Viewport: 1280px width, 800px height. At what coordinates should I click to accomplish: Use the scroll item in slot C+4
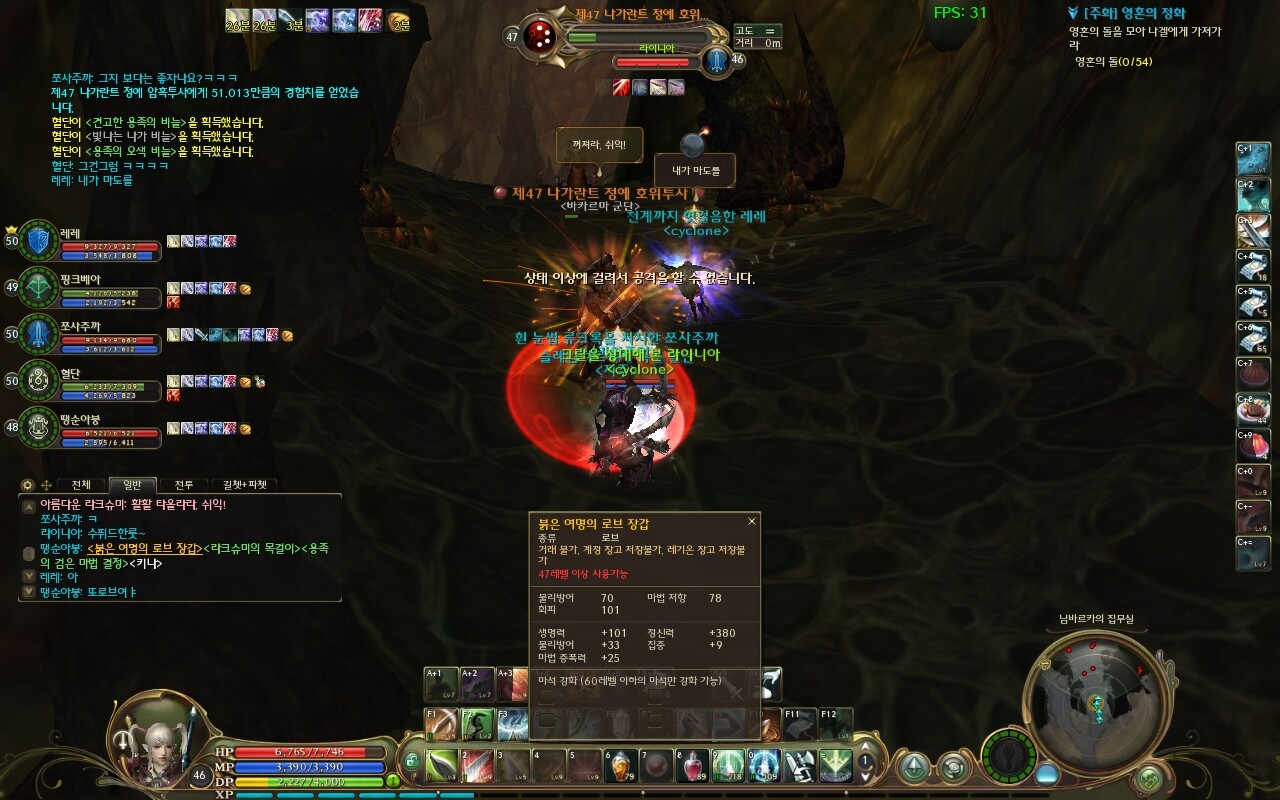pos(1253,267)
